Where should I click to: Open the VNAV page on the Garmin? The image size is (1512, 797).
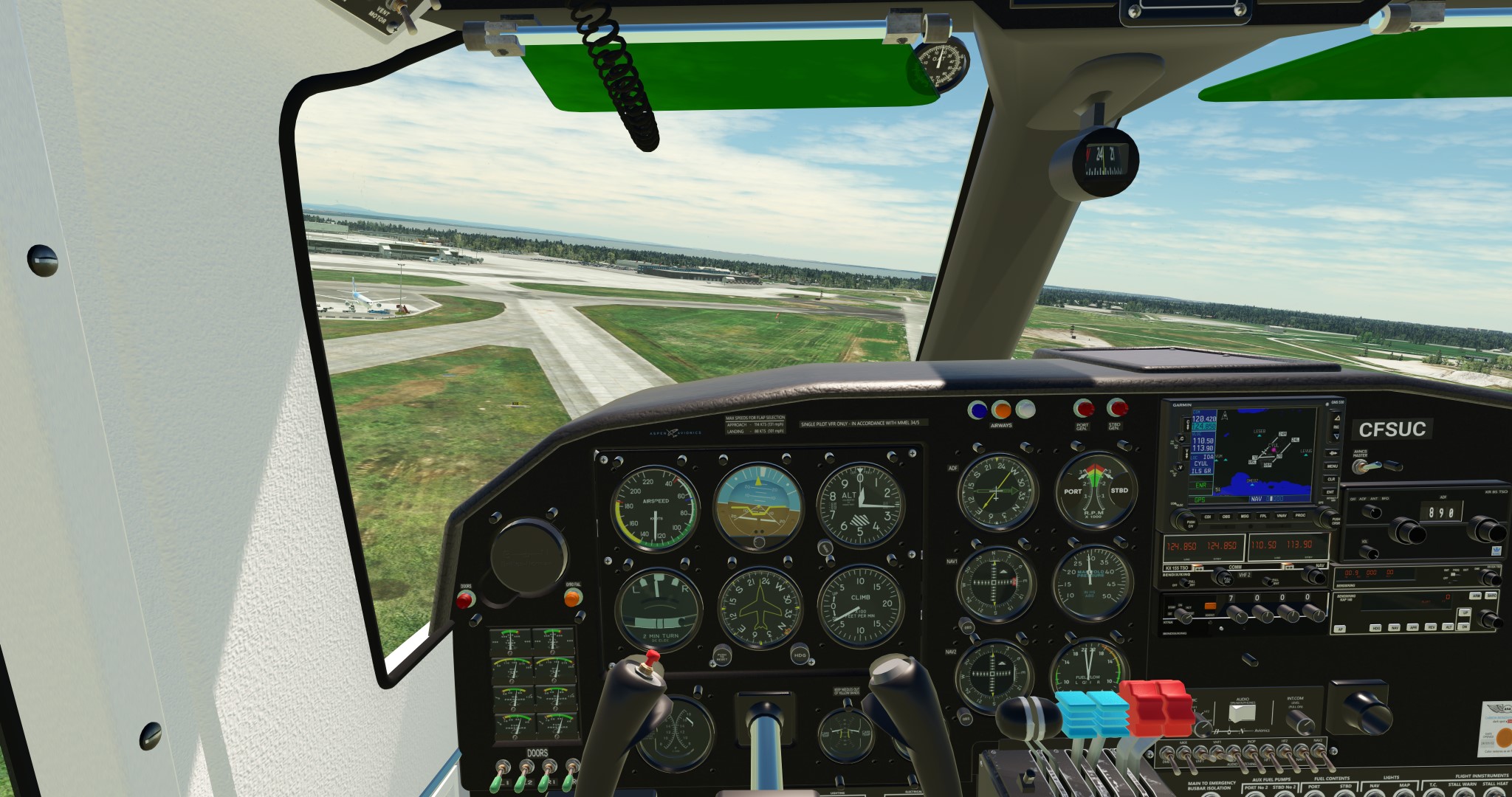coord(1282,516)
